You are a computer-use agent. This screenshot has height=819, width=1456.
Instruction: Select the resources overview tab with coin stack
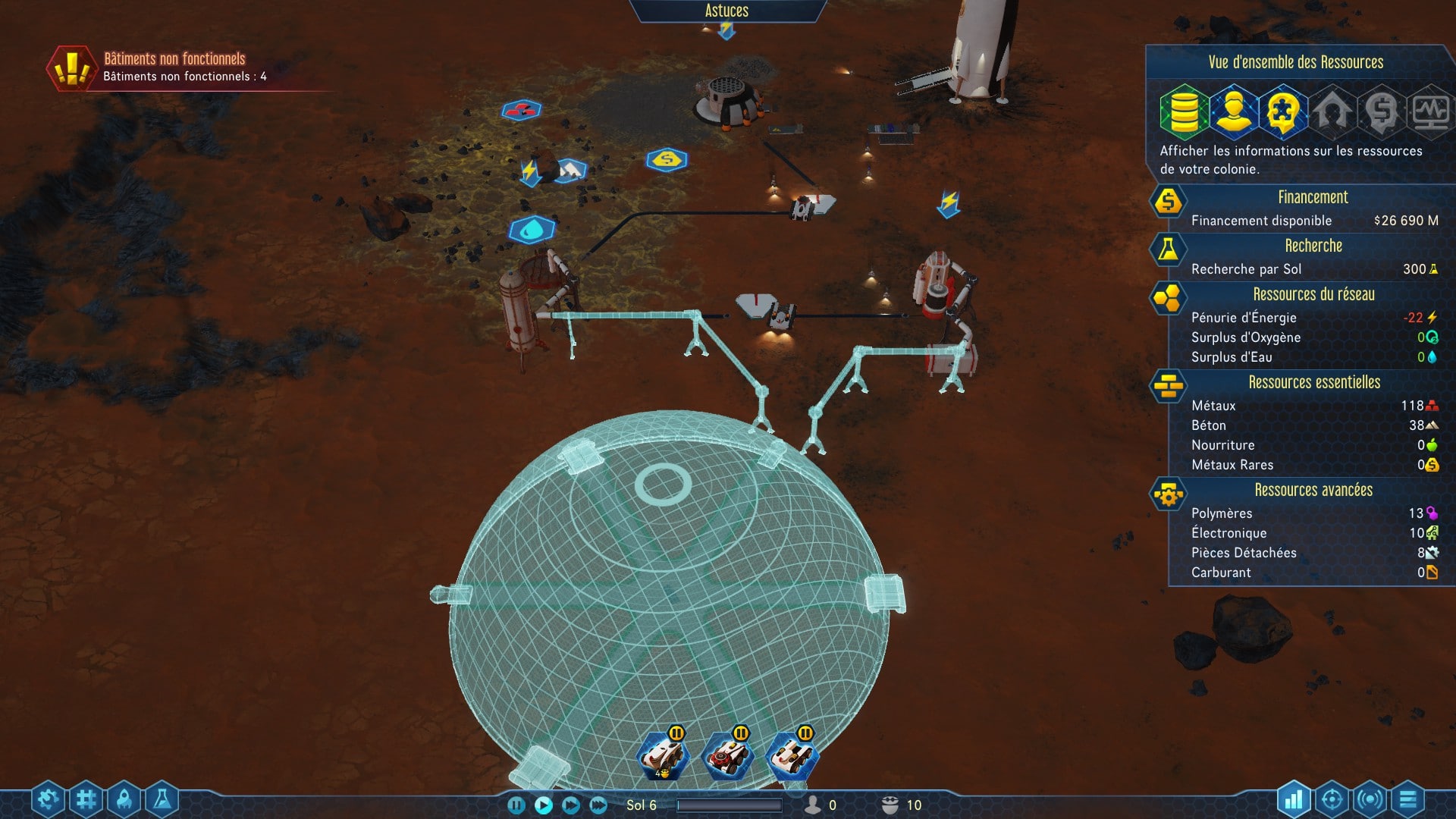tap(1184, 111)
